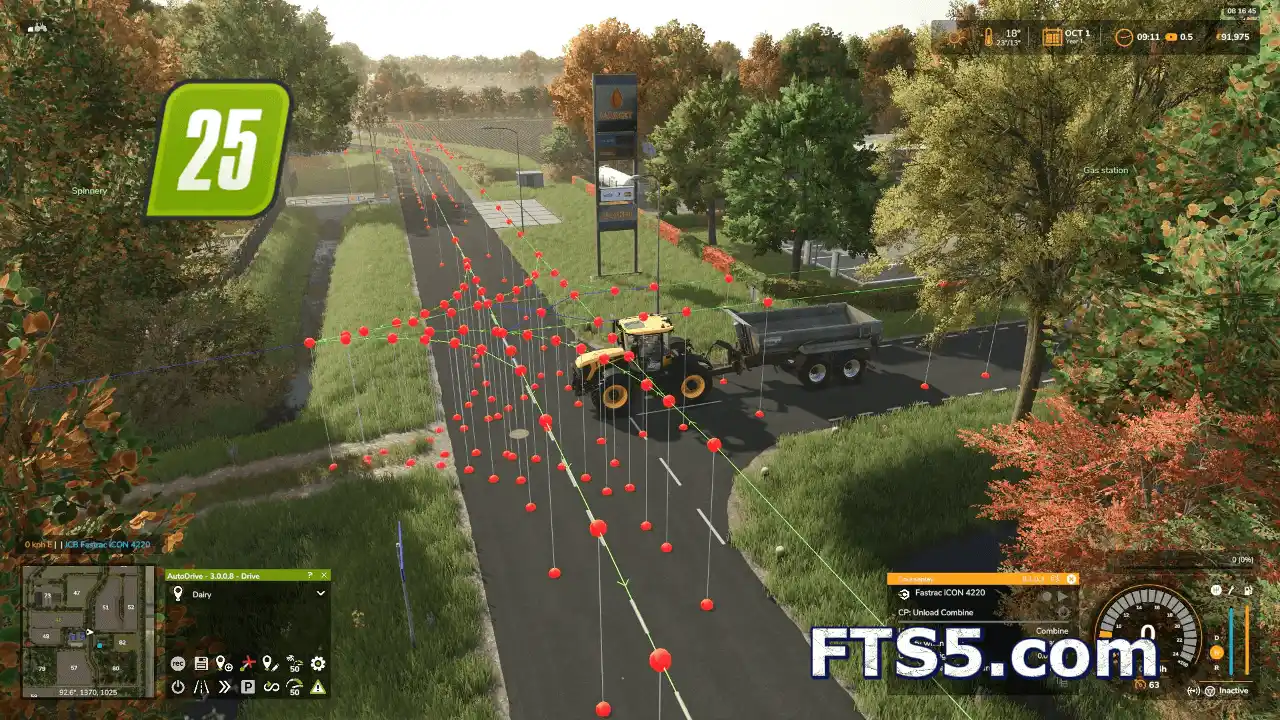Open AutoDrive settings gear
1280x720 pixels.
318,663
